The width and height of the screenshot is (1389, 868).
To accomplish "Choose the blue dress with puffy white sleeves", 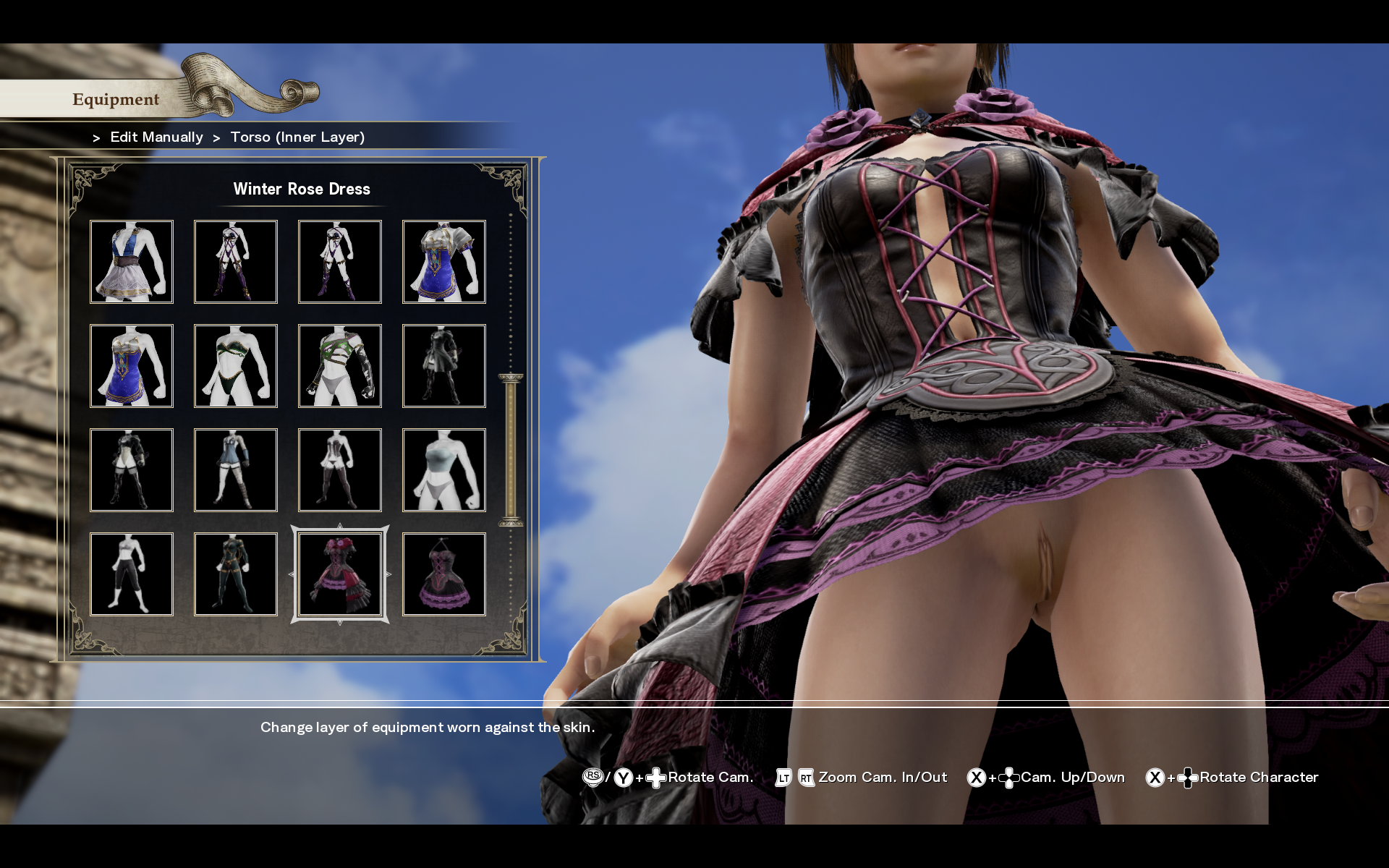I will click(x=443, y=262).
